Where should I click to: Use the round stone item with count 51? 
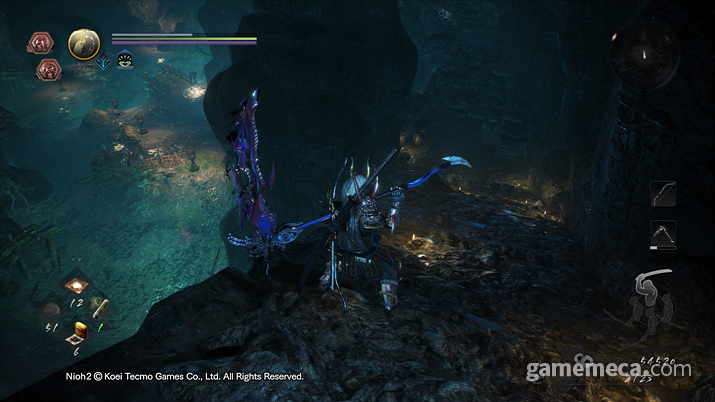pos(51,309)
